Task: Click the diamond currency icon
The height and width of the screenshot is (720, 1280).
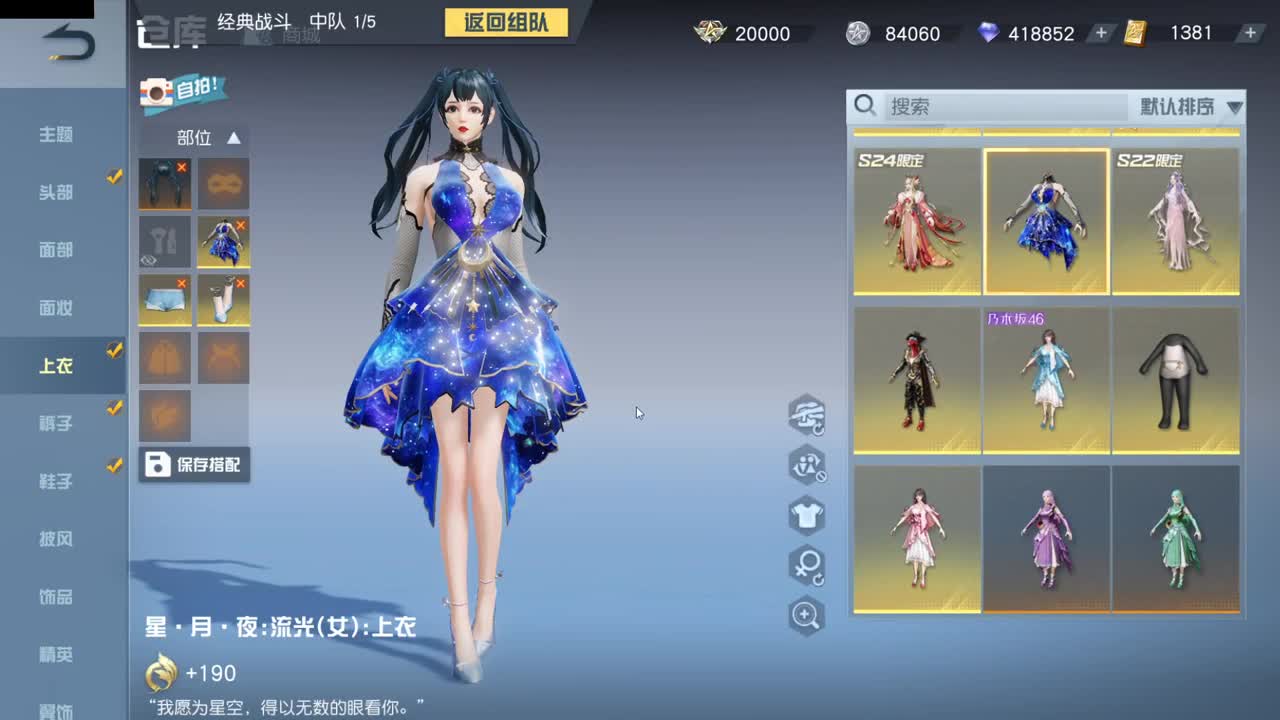Action: click(986, 33)
